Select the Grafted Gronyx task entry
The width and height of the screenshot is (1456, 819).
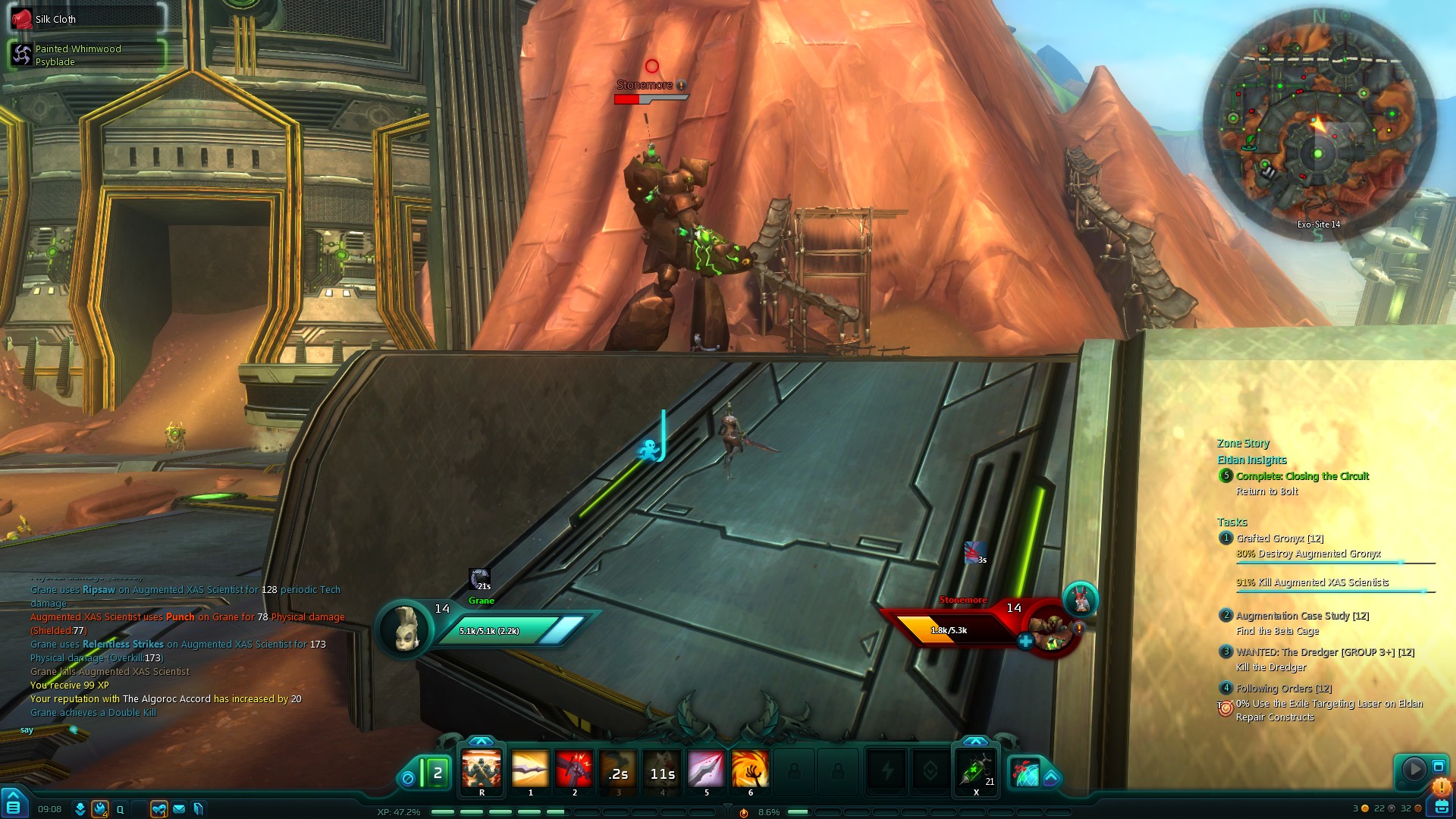1279,538
